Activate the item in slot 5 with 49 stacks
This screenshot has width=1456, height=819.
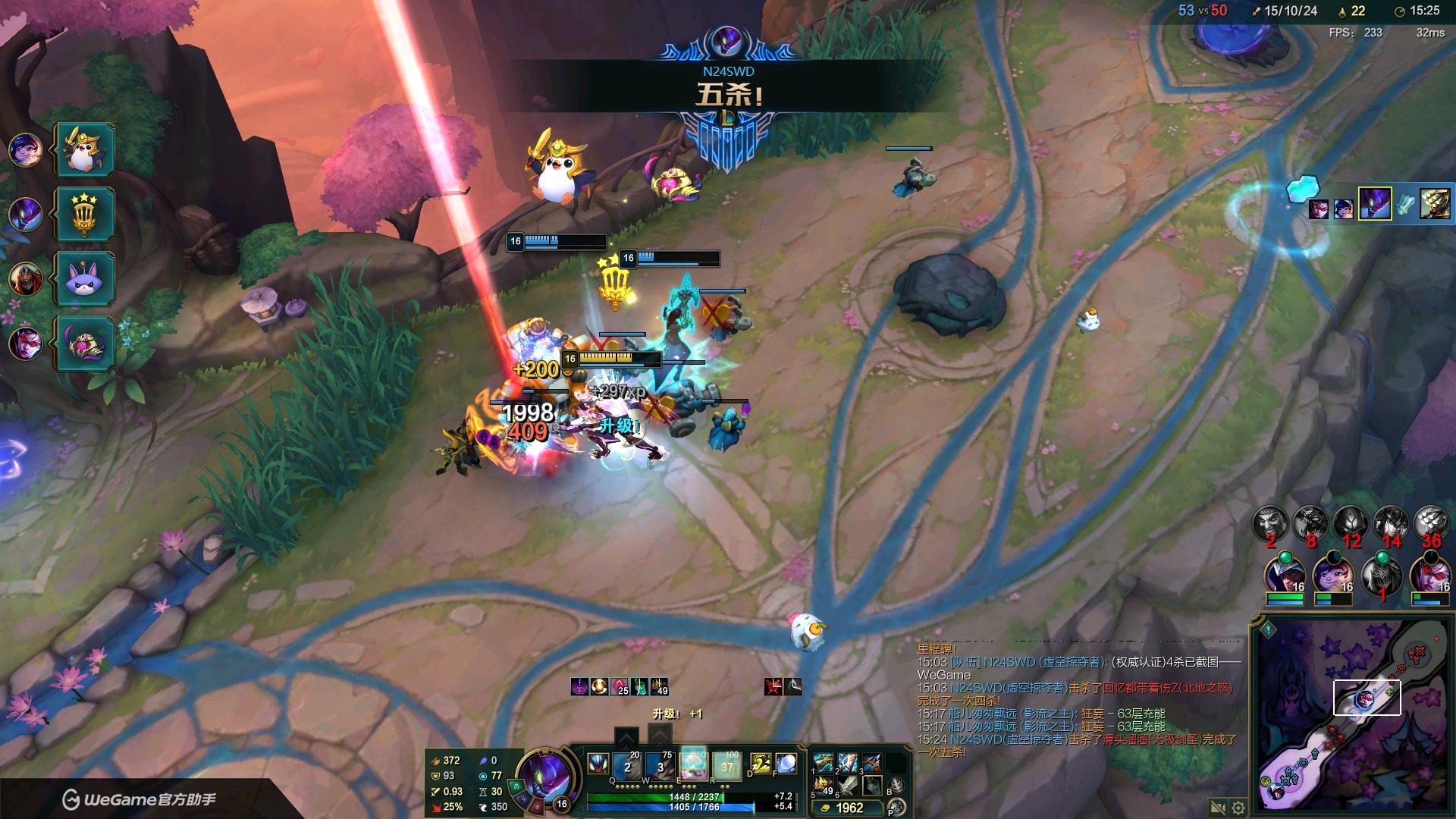824,785
